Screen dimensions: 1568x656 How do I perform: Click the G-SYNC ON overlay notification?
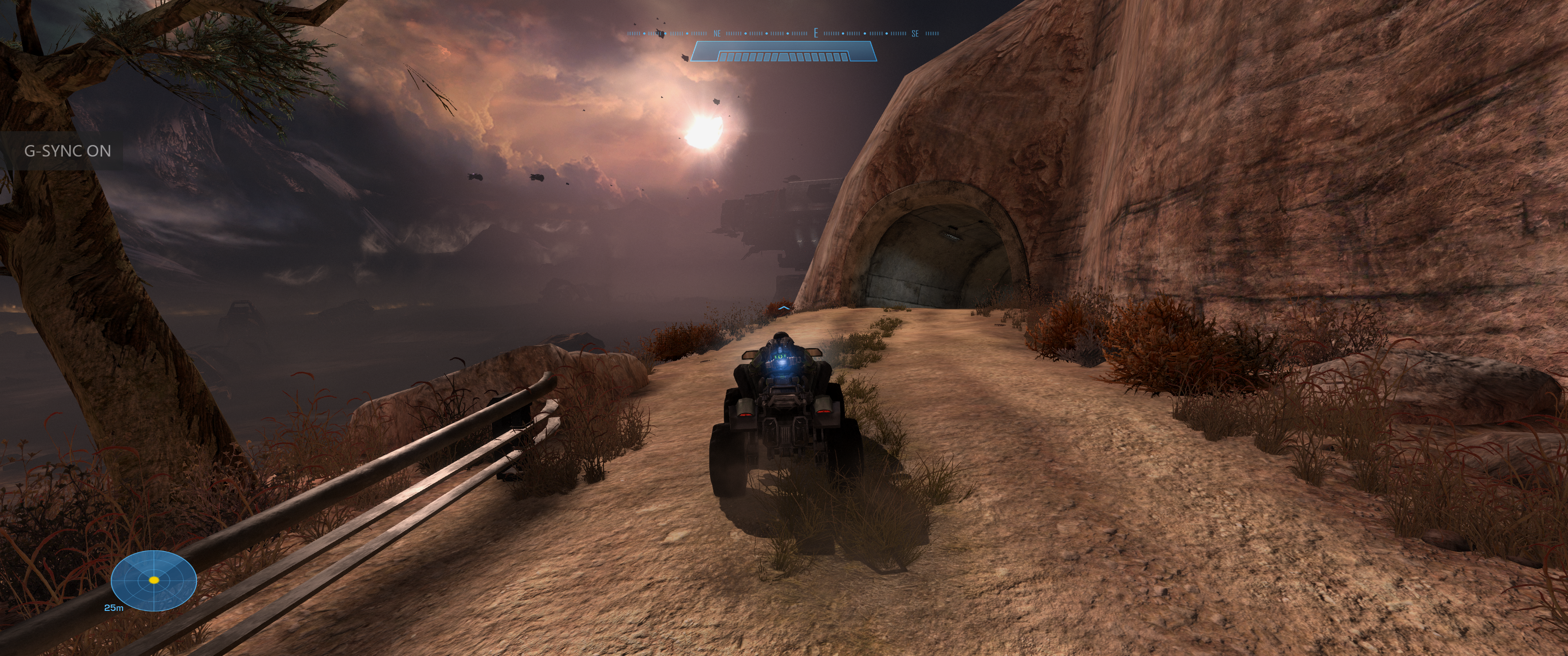(67, 151)
